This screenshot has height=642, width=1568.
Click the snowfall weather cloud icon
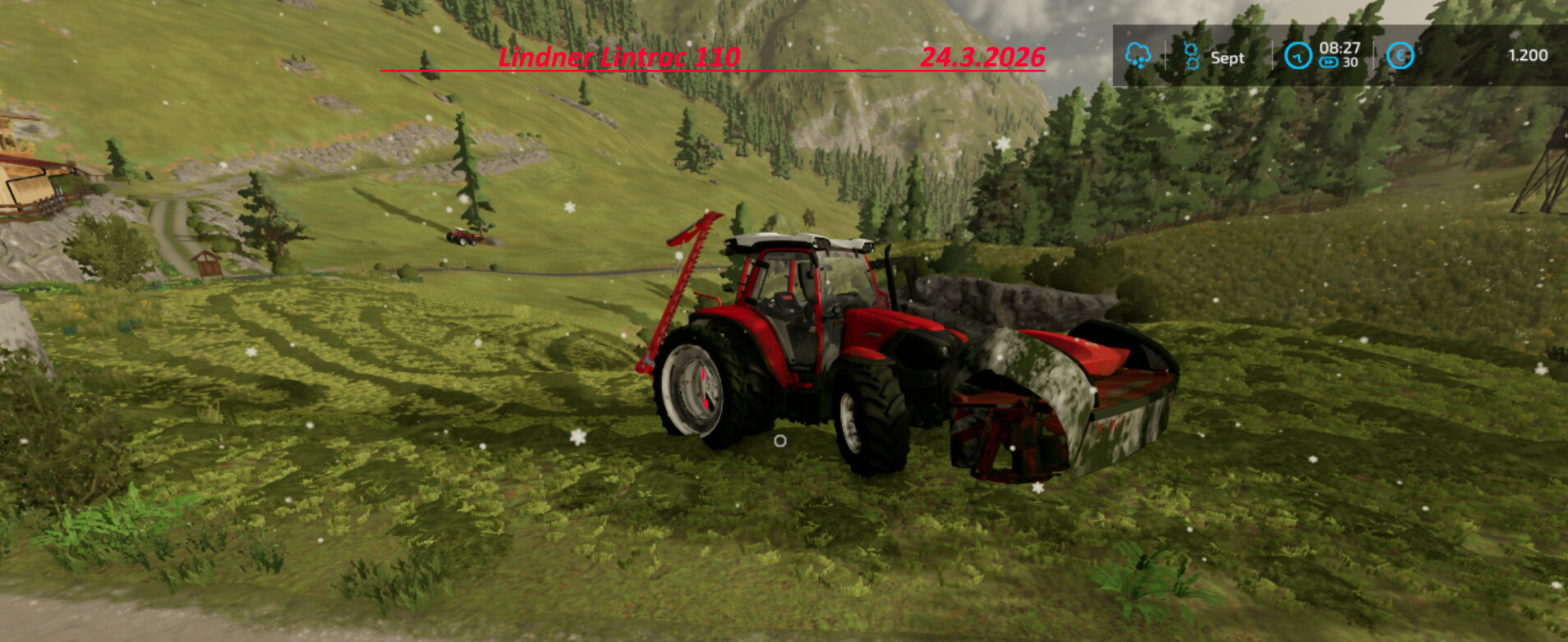(x=1139, y=55)
